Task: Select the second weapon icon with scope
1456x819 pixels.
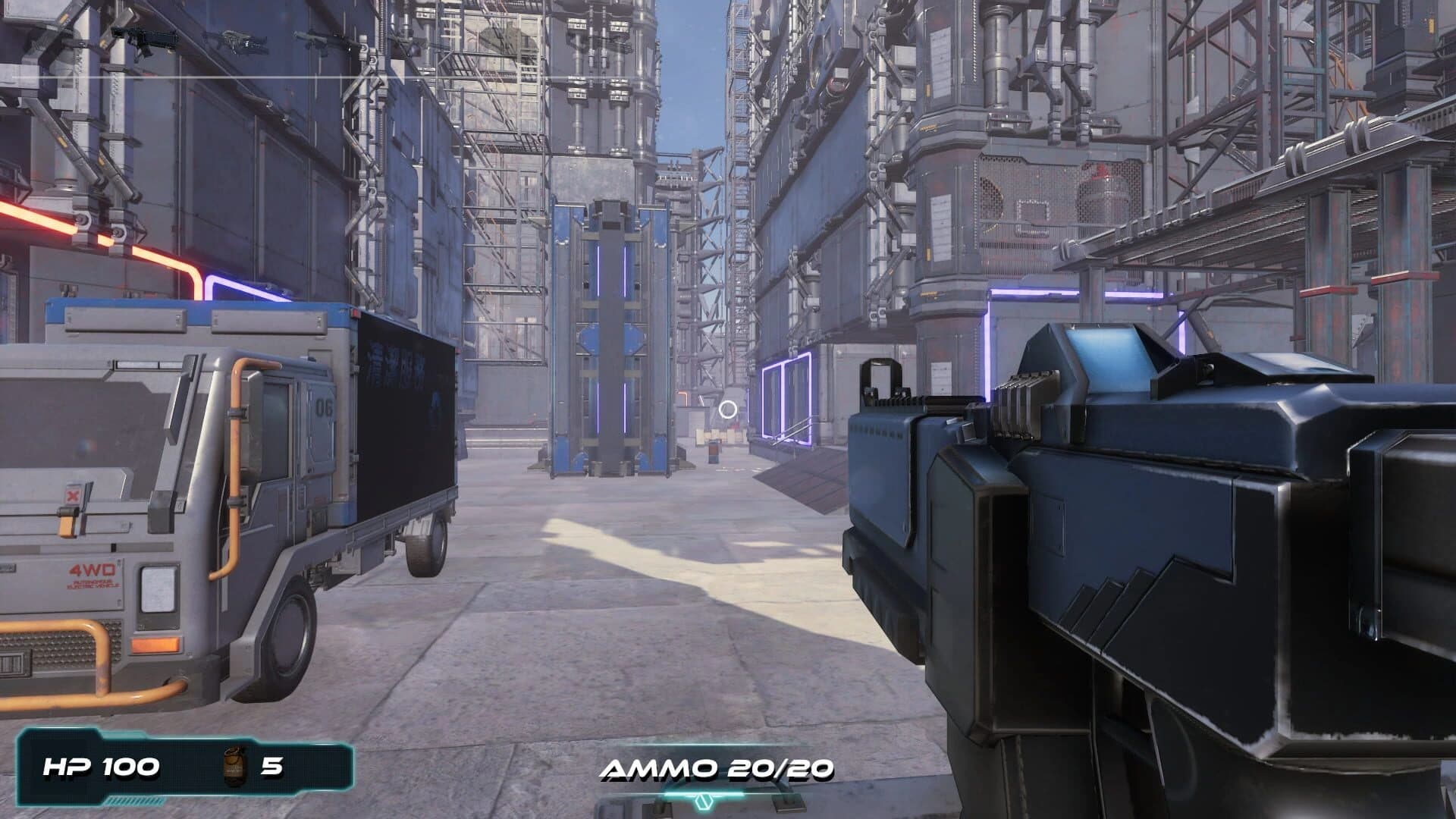Action: tap(239, 42)
